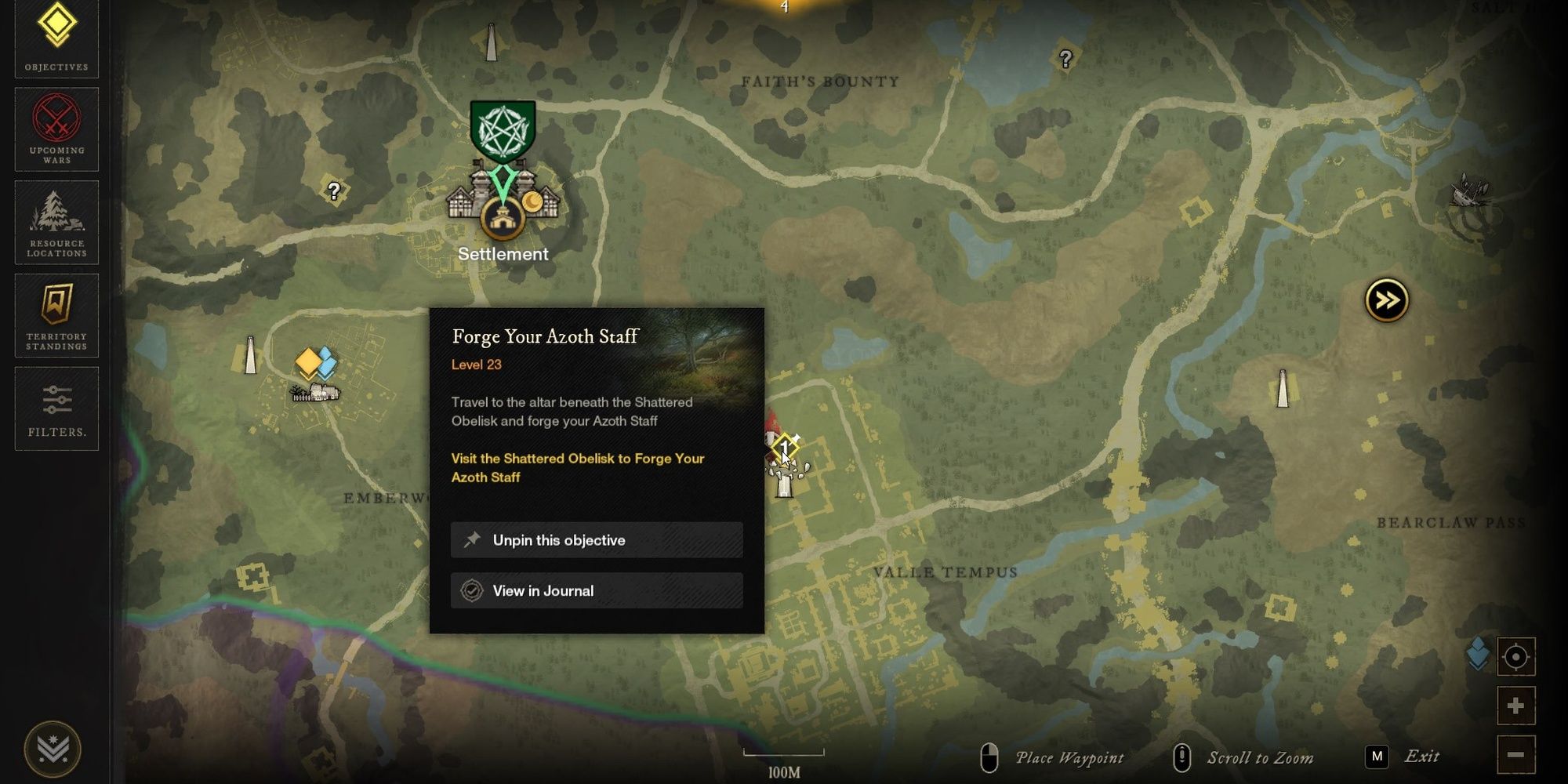Show Resource Locations on the map
The width and height of the screenshot is (1568, 784).
pyautogui.click(x=55, y=223)
